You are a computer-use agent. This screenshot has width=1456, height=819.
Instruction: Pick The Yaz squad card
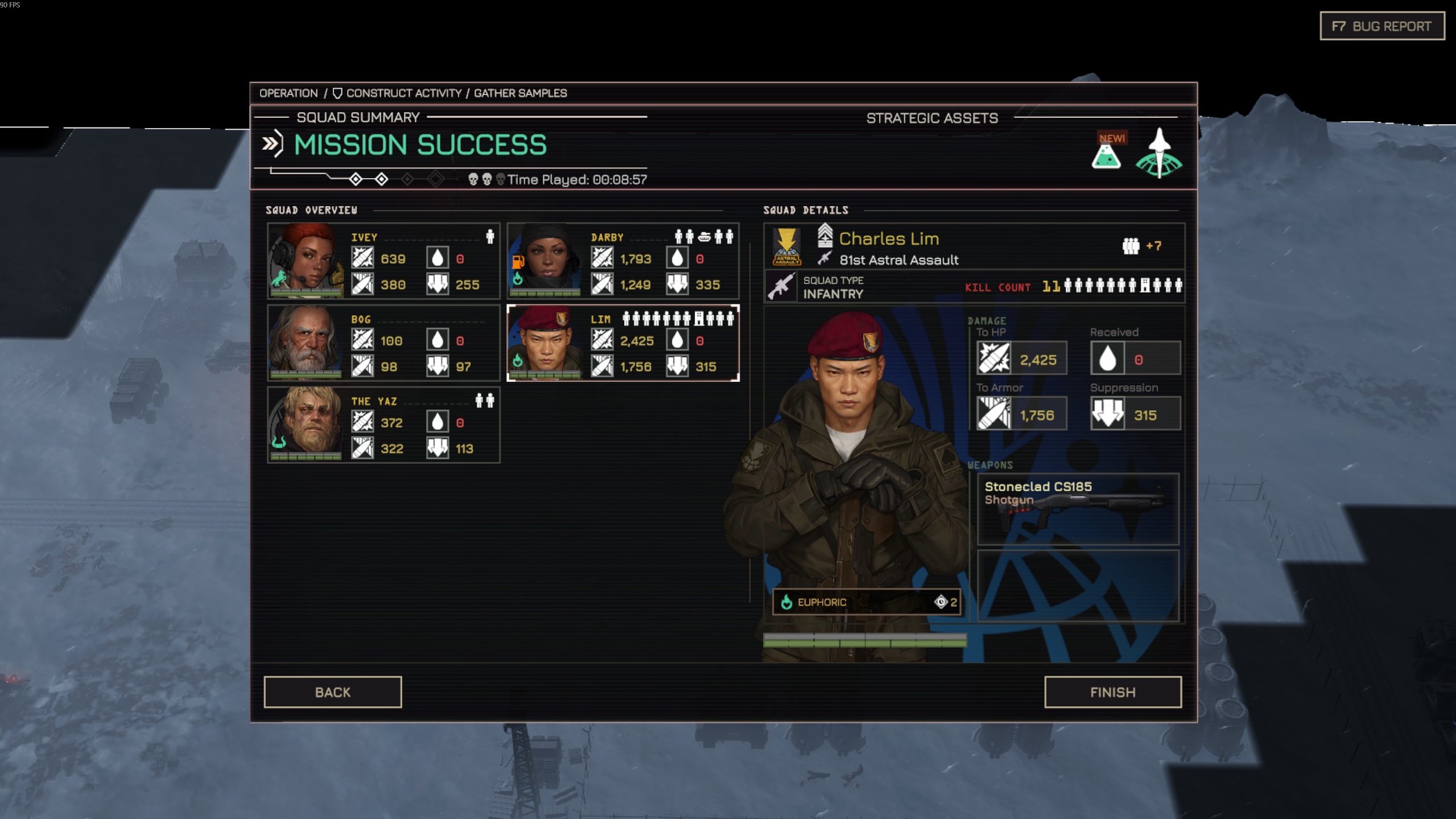(x=383, y=425)
